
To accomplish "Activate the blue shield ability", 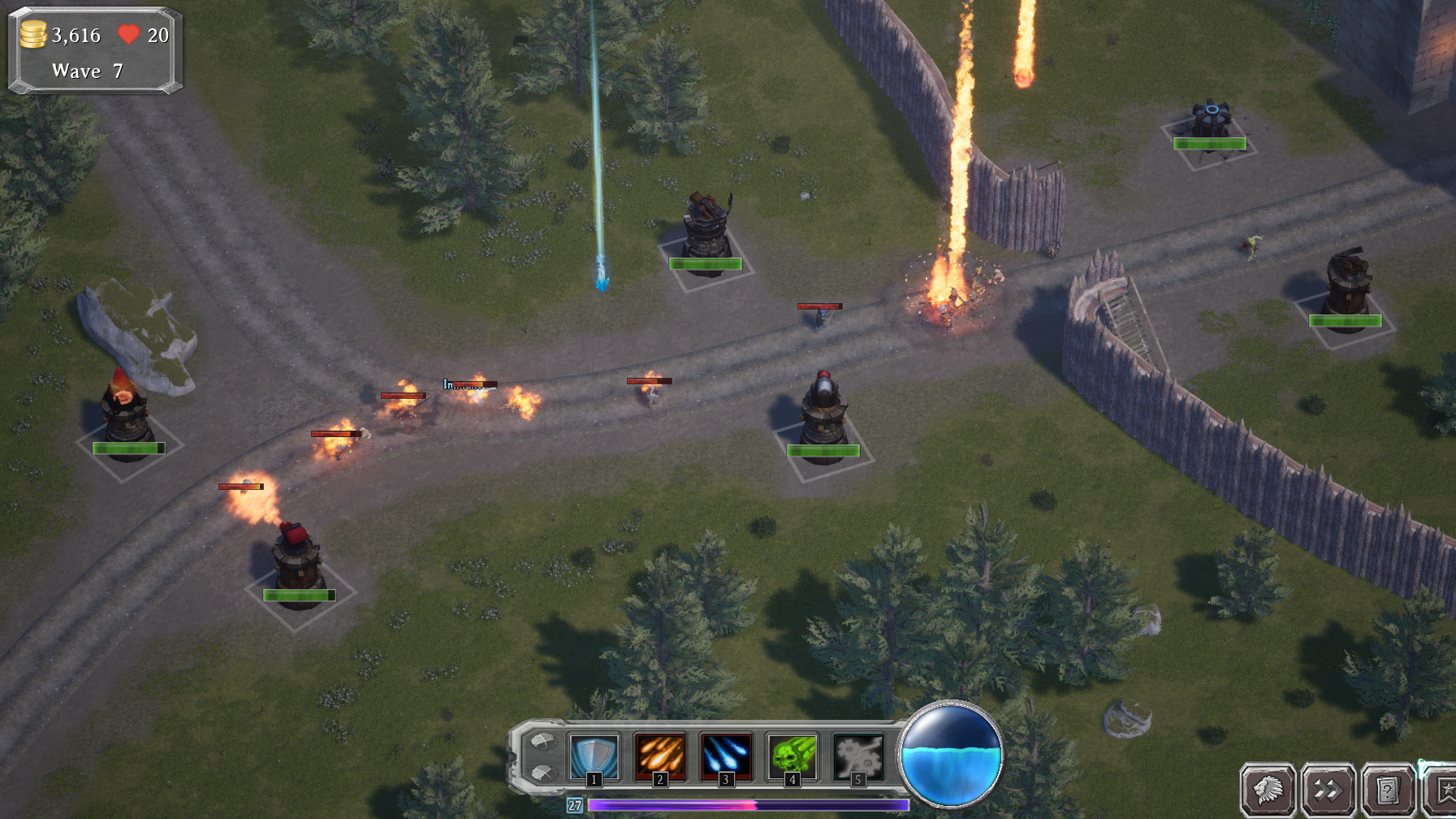I will 594,756.
